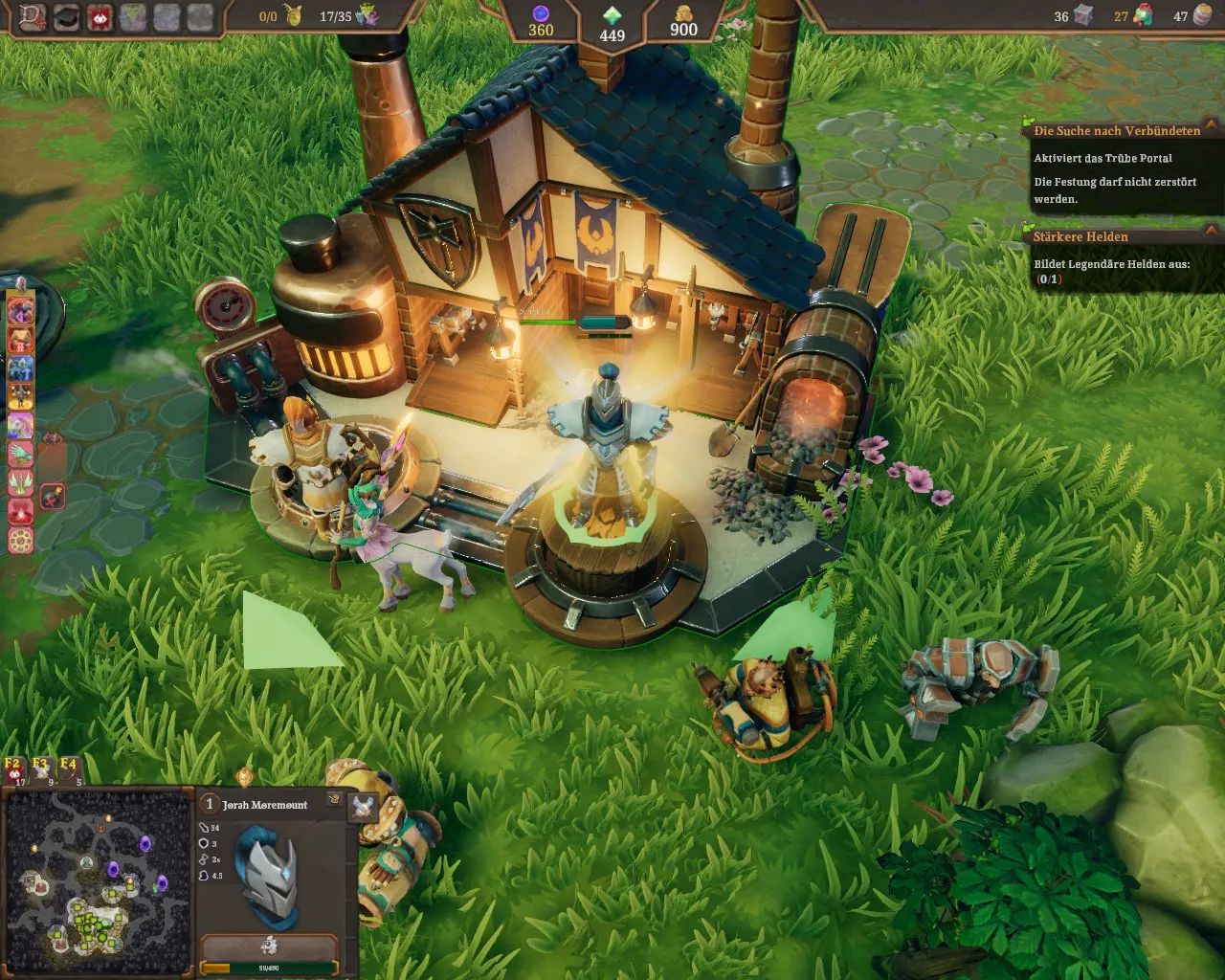Click the small sheep button under portrait
1225x980 pixels.
click(x=269, y=946)
